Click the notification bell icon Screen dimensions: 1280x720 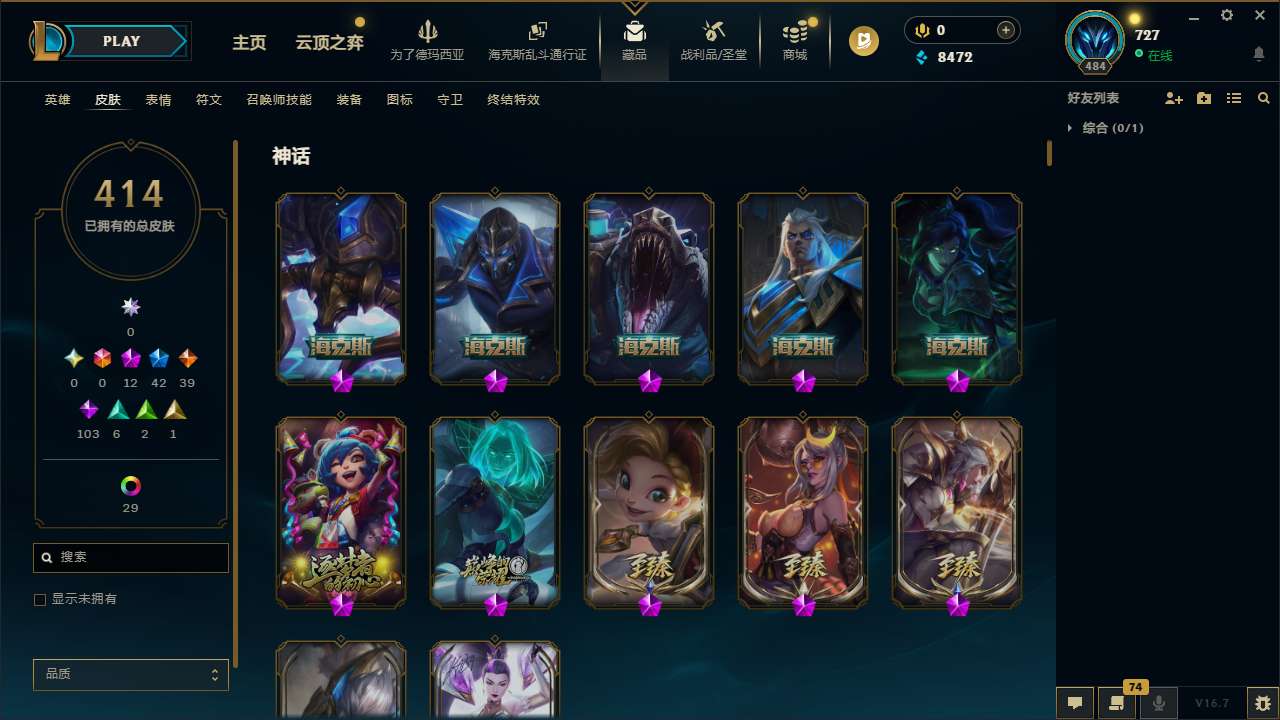point(1258,53)
